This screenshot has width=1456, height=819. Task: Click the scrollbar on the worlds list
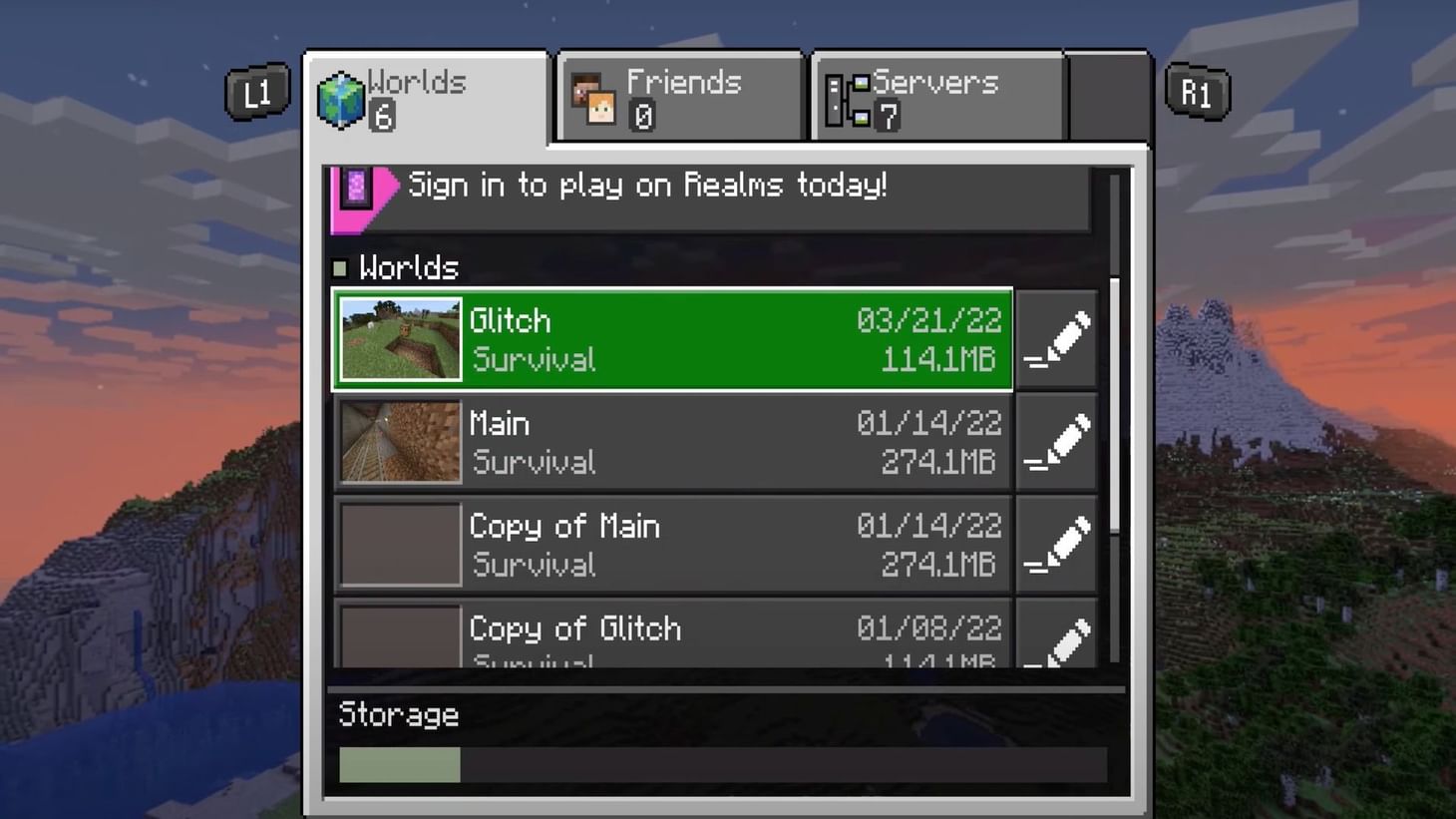(1115, 399)
